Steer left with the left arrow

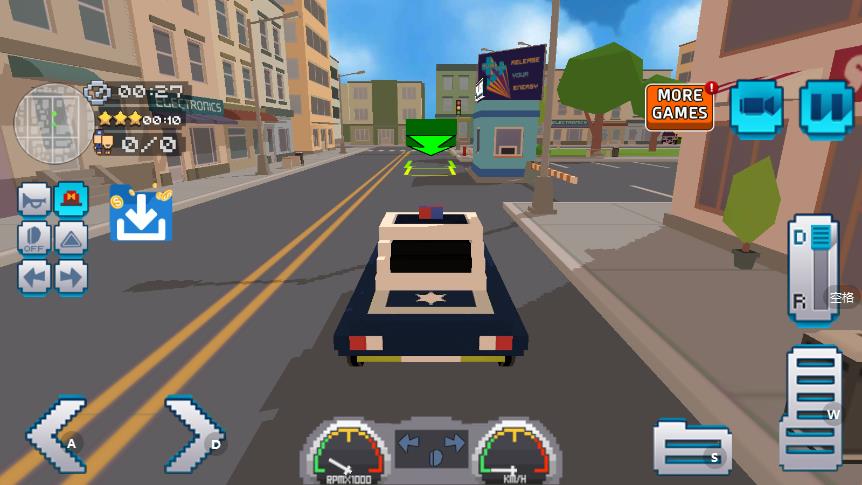(x=56, y=434)
